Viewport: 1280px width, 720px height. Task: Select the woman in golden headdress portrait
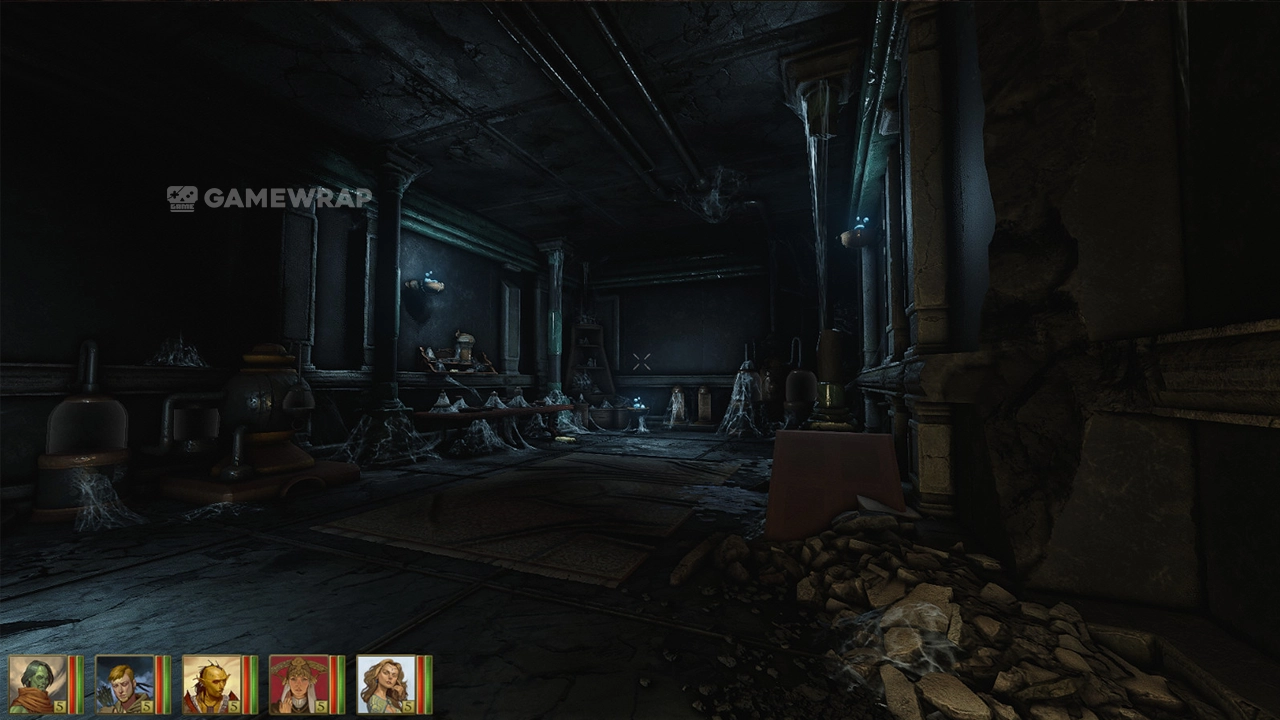coord(299,684)
